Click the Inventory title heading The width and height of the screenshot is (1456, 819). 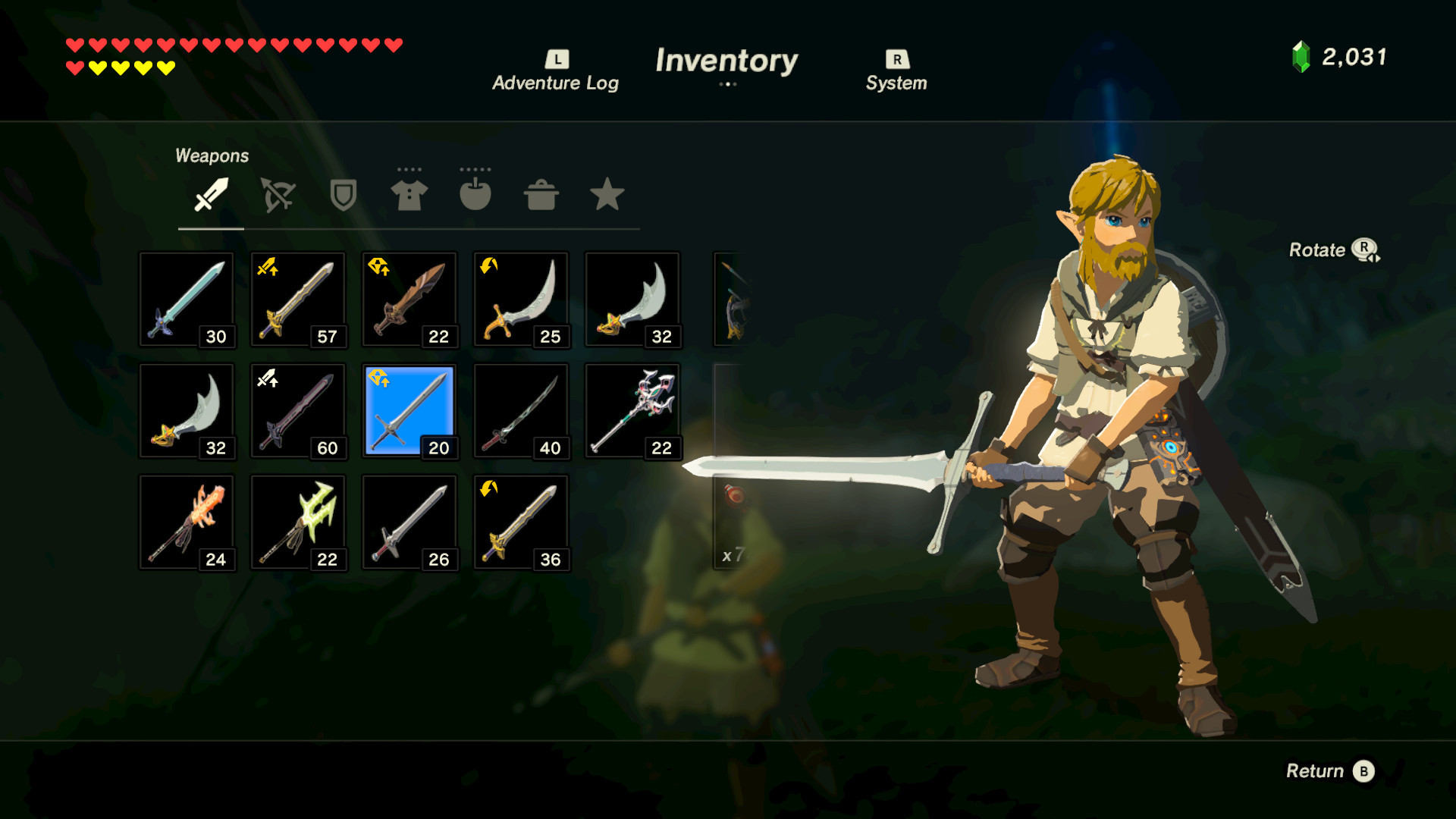coord(728,62)
